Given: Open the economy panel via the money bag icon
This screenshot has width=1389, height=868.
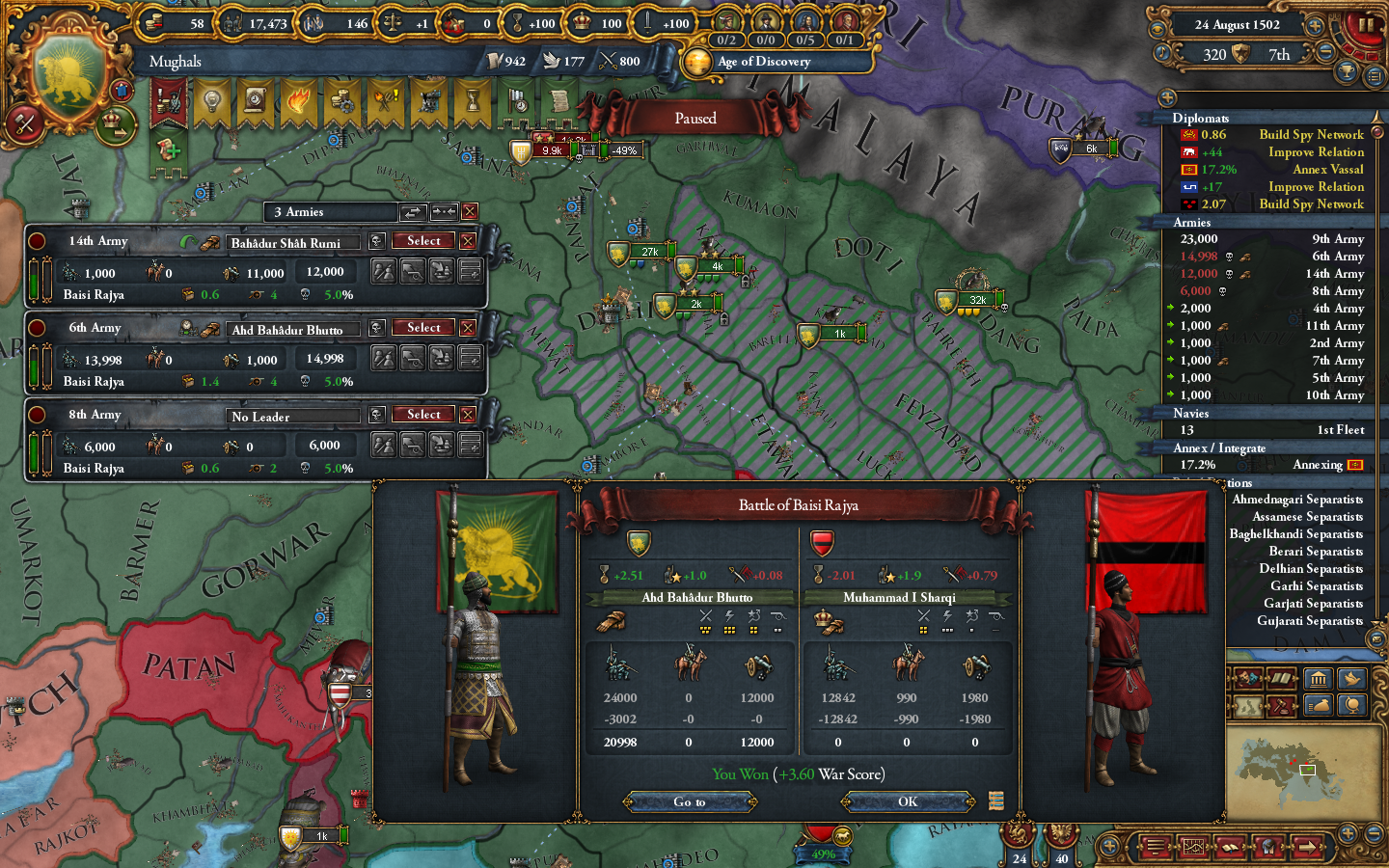Looking at the screenshot, I should click(x=1319, y=707).
